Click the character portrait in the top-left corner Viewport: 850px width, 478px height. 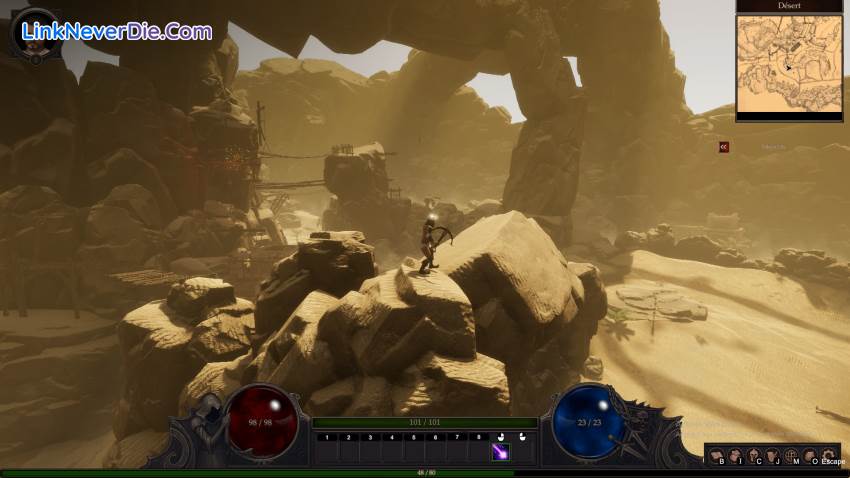(x=33, y=33)
